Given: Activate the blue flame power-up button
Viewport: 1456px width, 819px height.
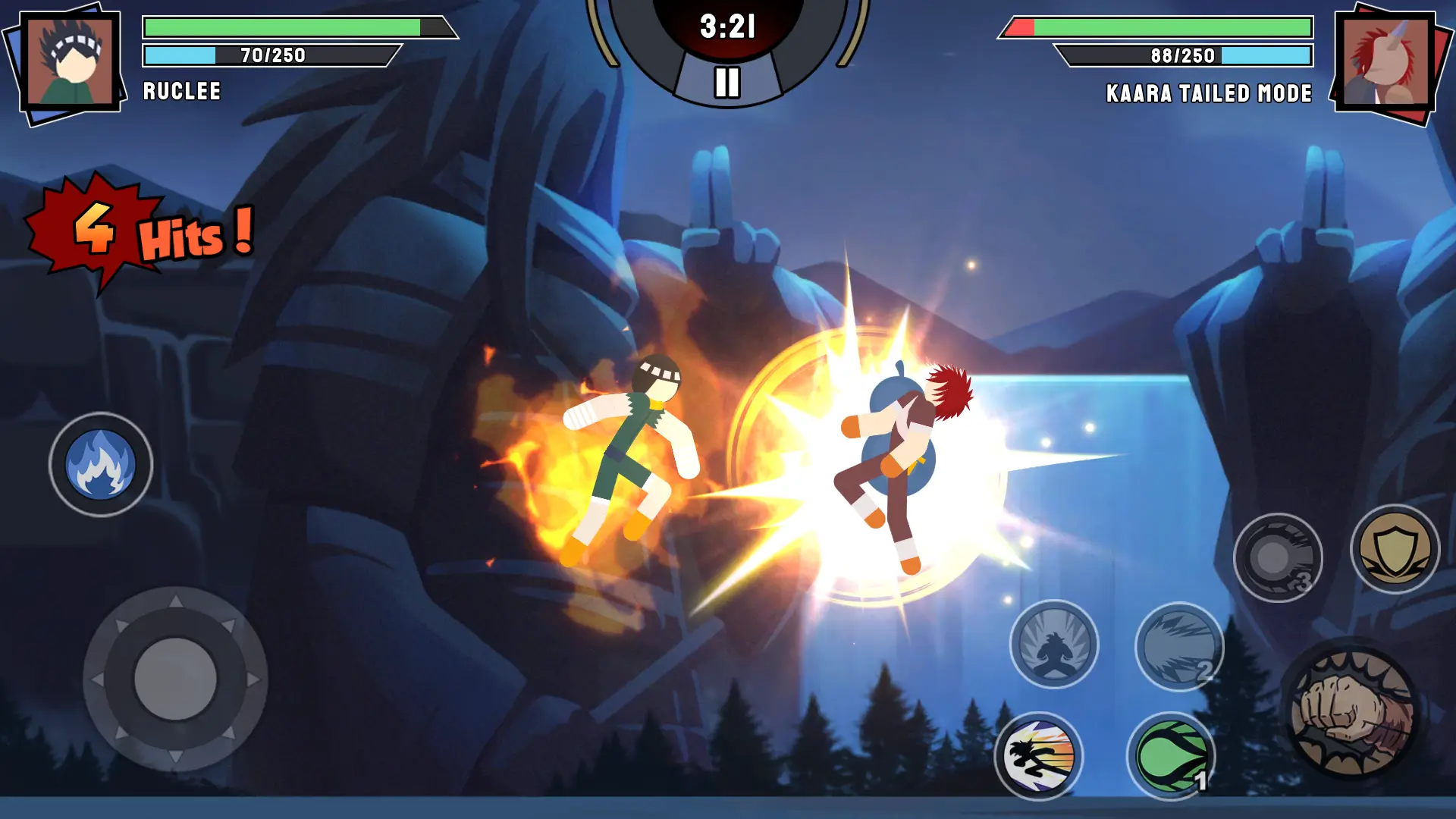Looking at the screenshot, I should 101,465.
